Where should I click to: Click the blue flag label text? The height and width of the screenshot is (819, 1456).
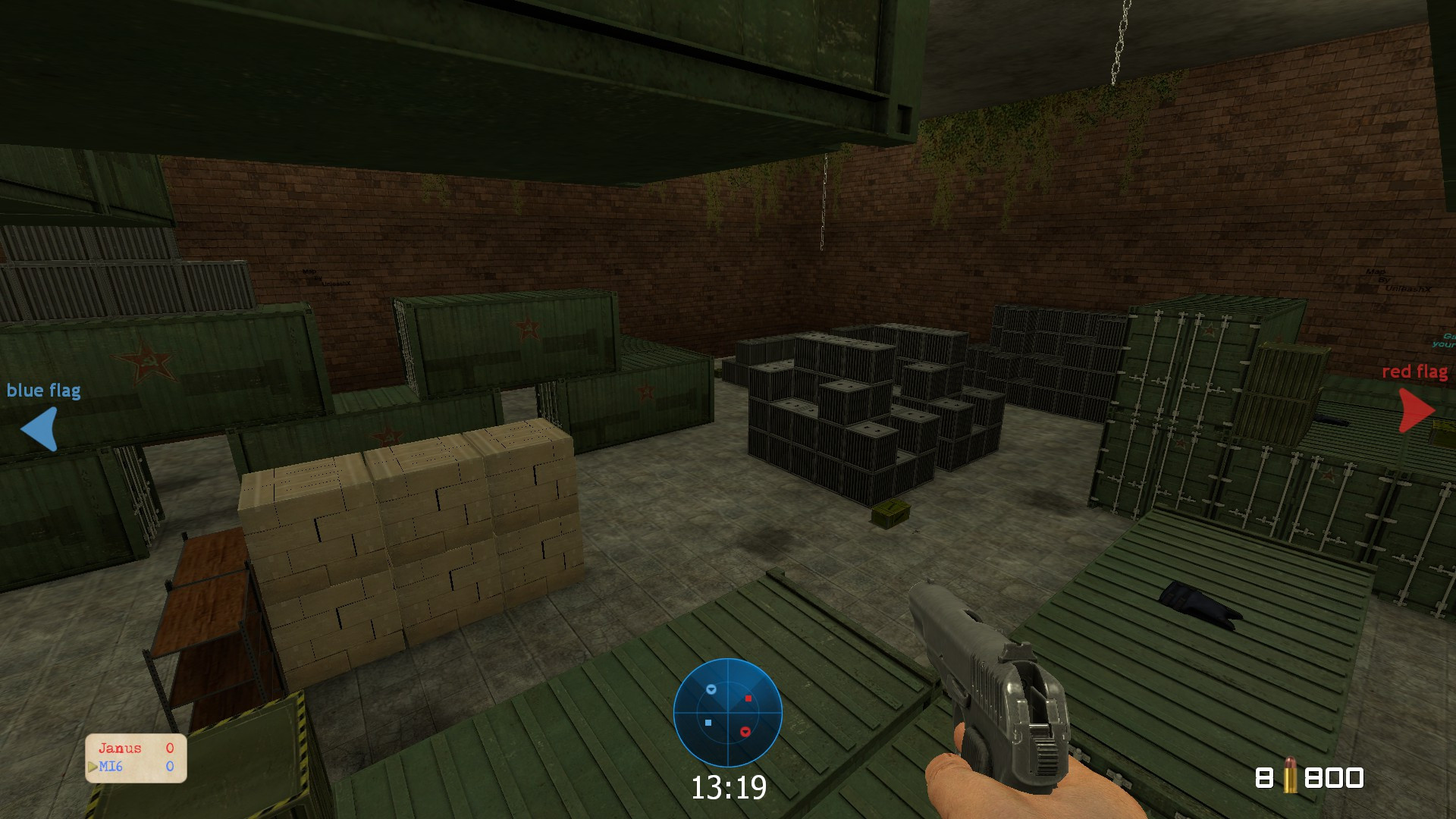45,391
